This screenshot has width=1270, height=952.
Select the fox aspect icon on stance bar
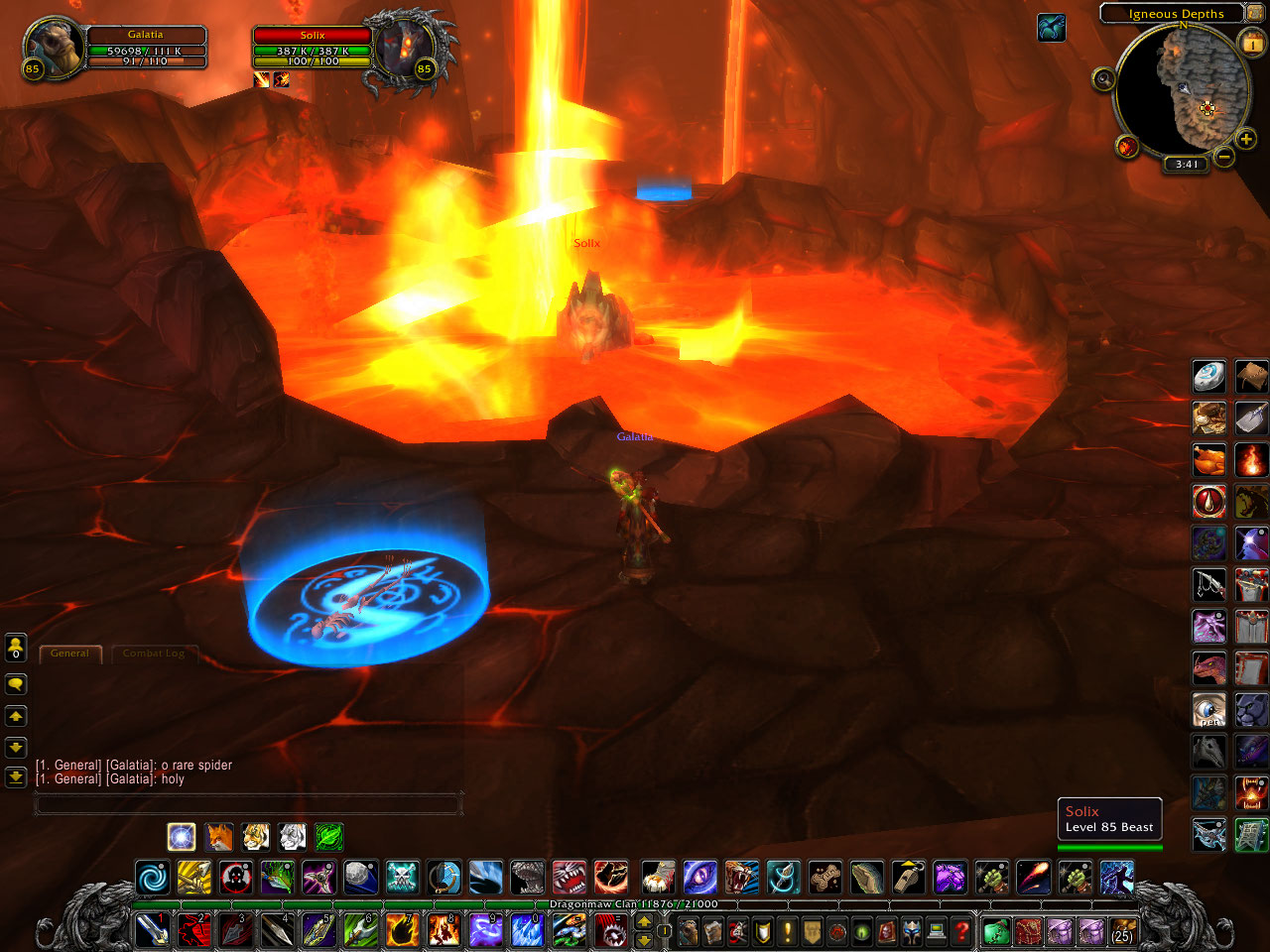pos(218,837)
